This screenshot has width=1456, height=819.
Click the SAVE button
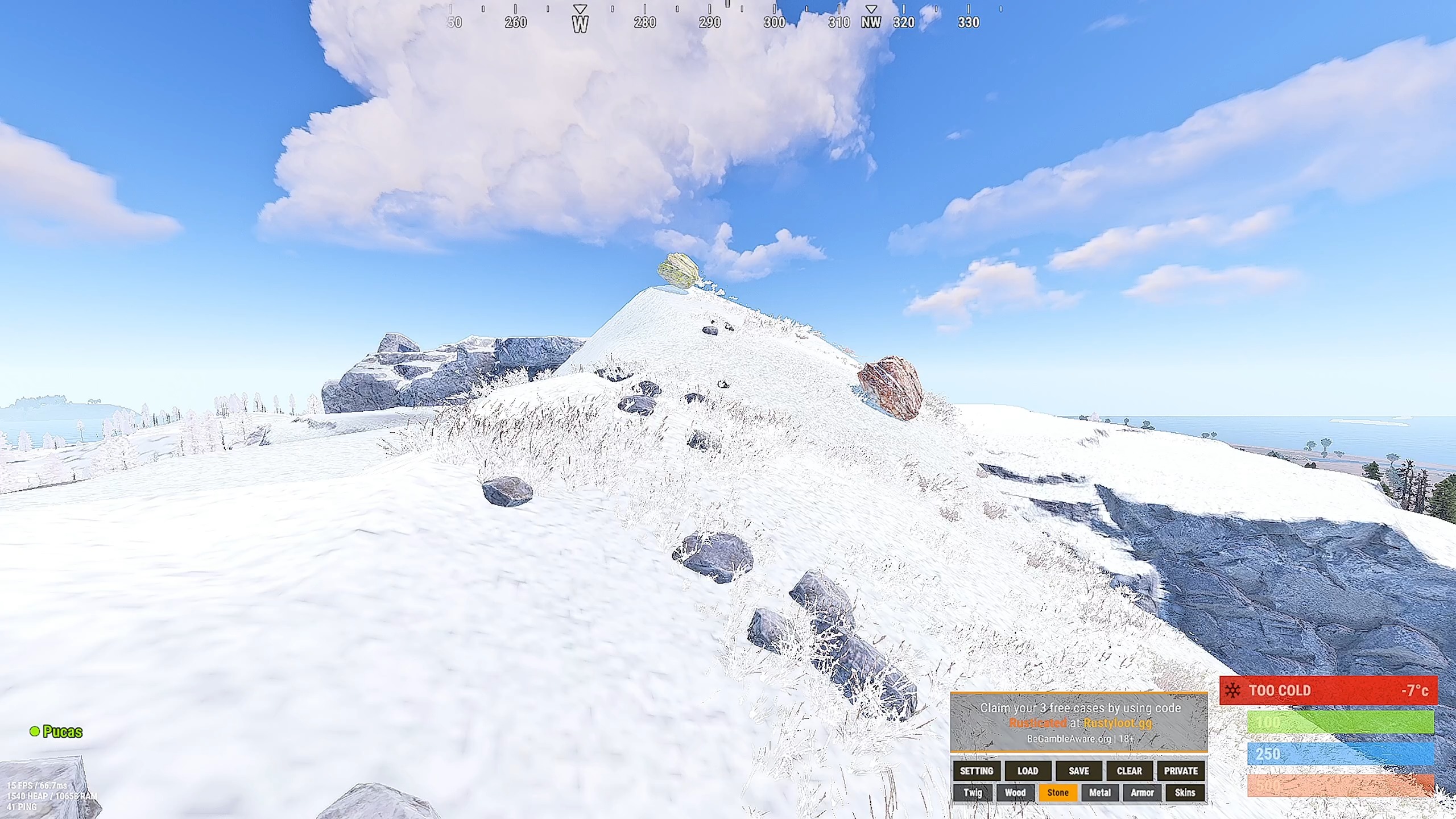(x=1078, y=771)
